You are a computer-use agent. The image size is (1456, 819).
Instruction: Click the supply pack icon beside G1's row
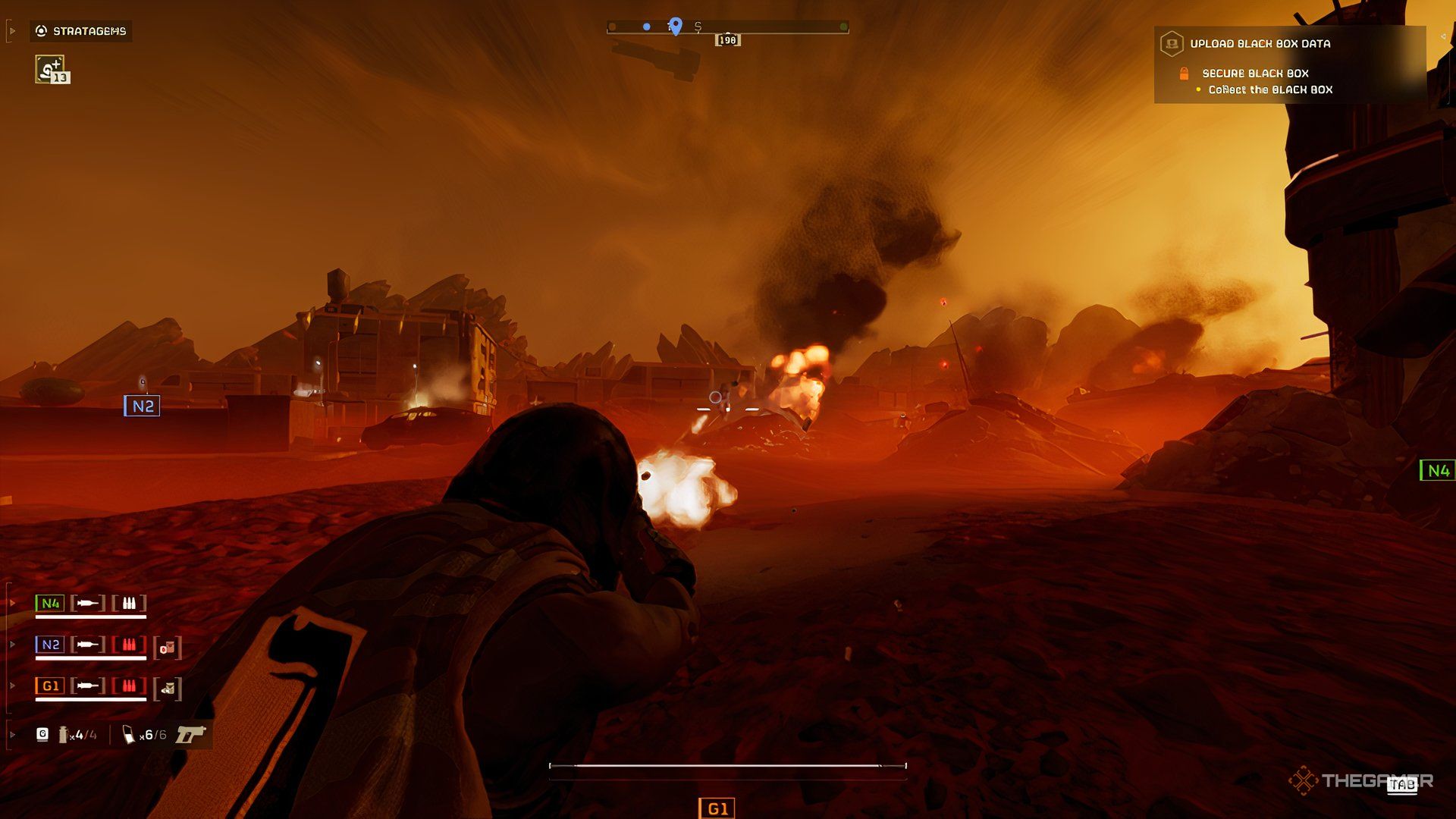click(168, 687)
